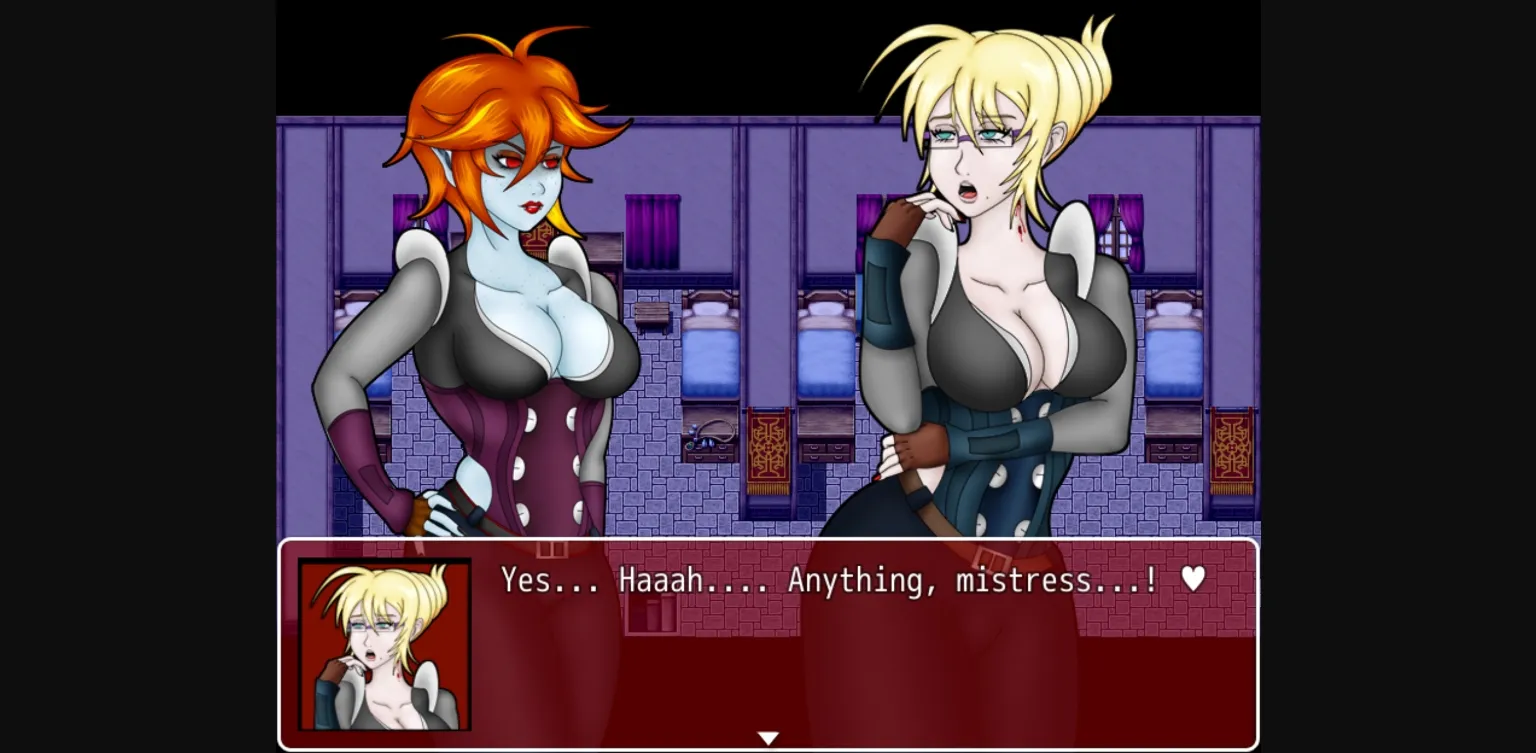The height and width of the screenshot is (753, 1536).
Task: Click the continue arrow below the dialogue
Action: (x=767, y=736)
